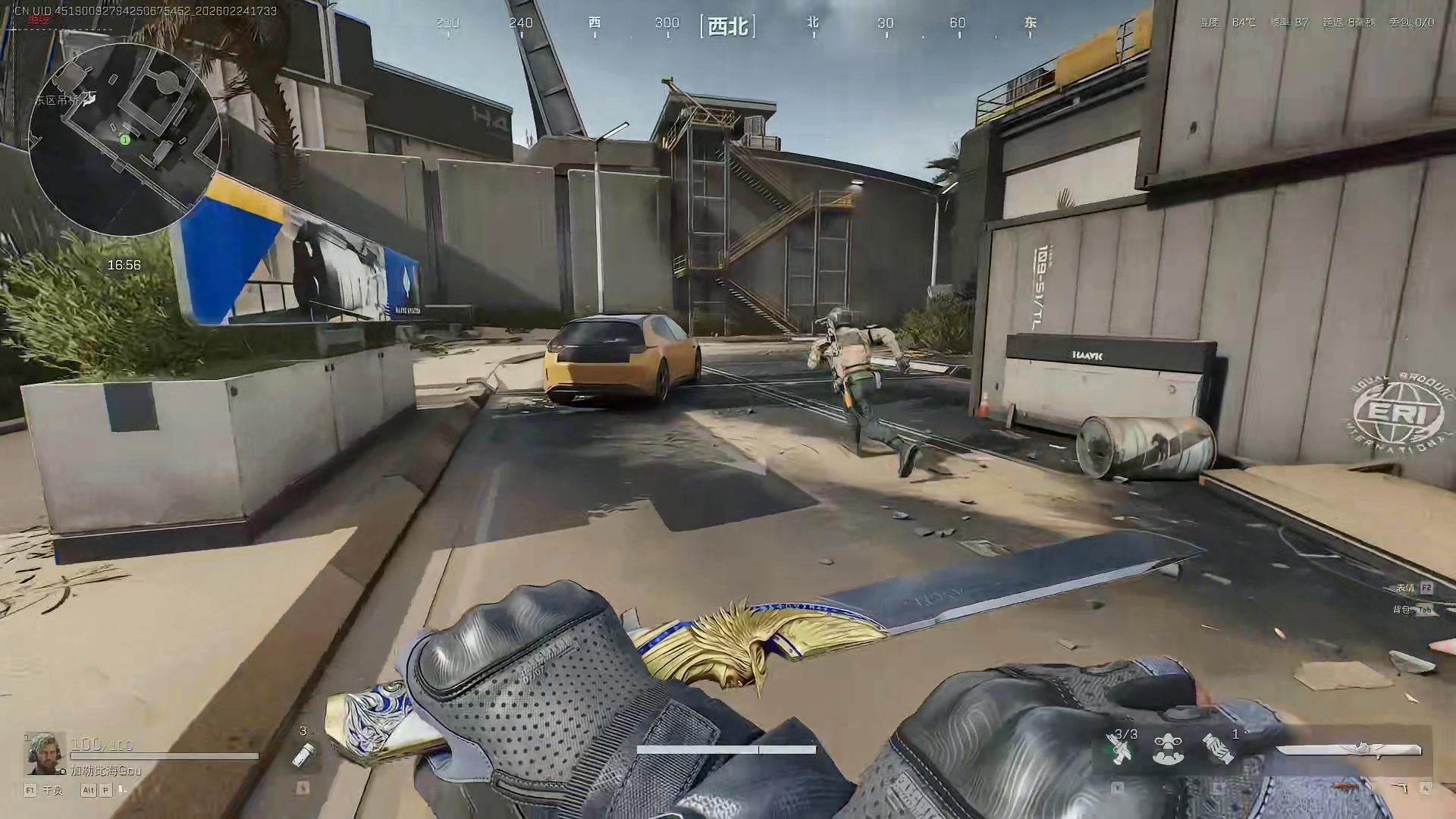Select the operator portrait of 加勒比海Gou
This screenshot has height=819, width=1456.
[x=42, y=752]
